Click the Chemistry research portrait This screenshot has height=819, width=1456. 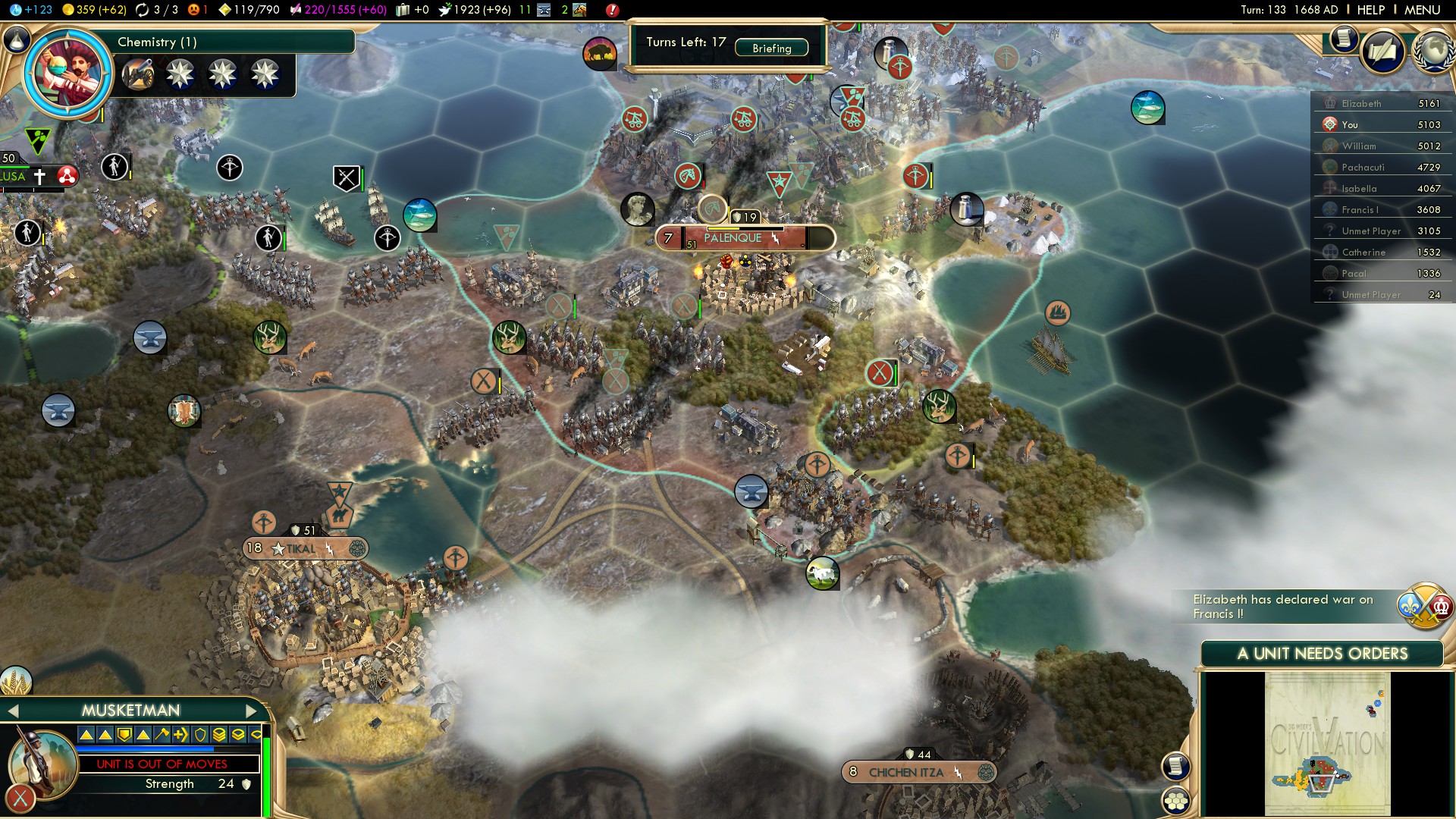click(x=68, y=73)
